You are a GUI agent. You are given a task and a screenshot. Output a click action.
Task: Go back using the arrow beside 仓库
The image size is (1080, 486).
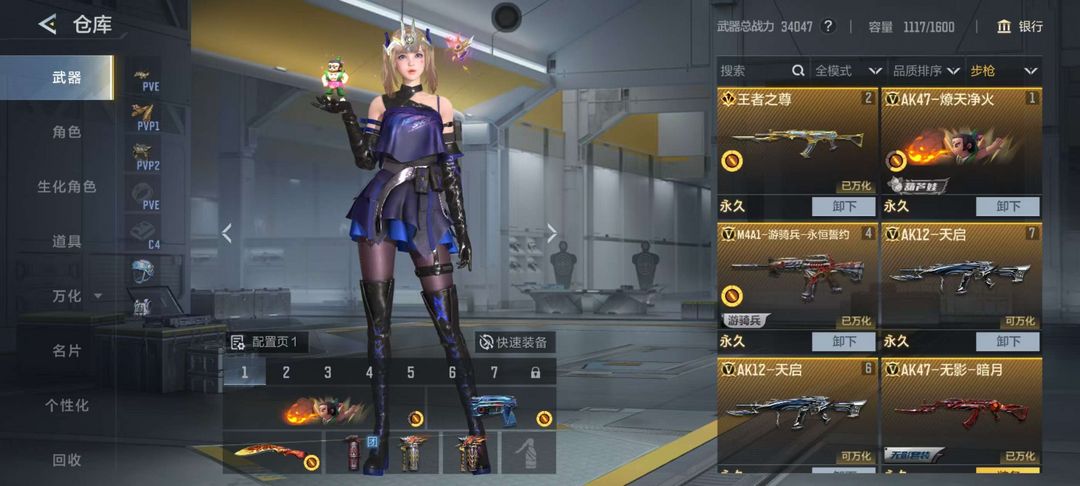click(47, 25)
